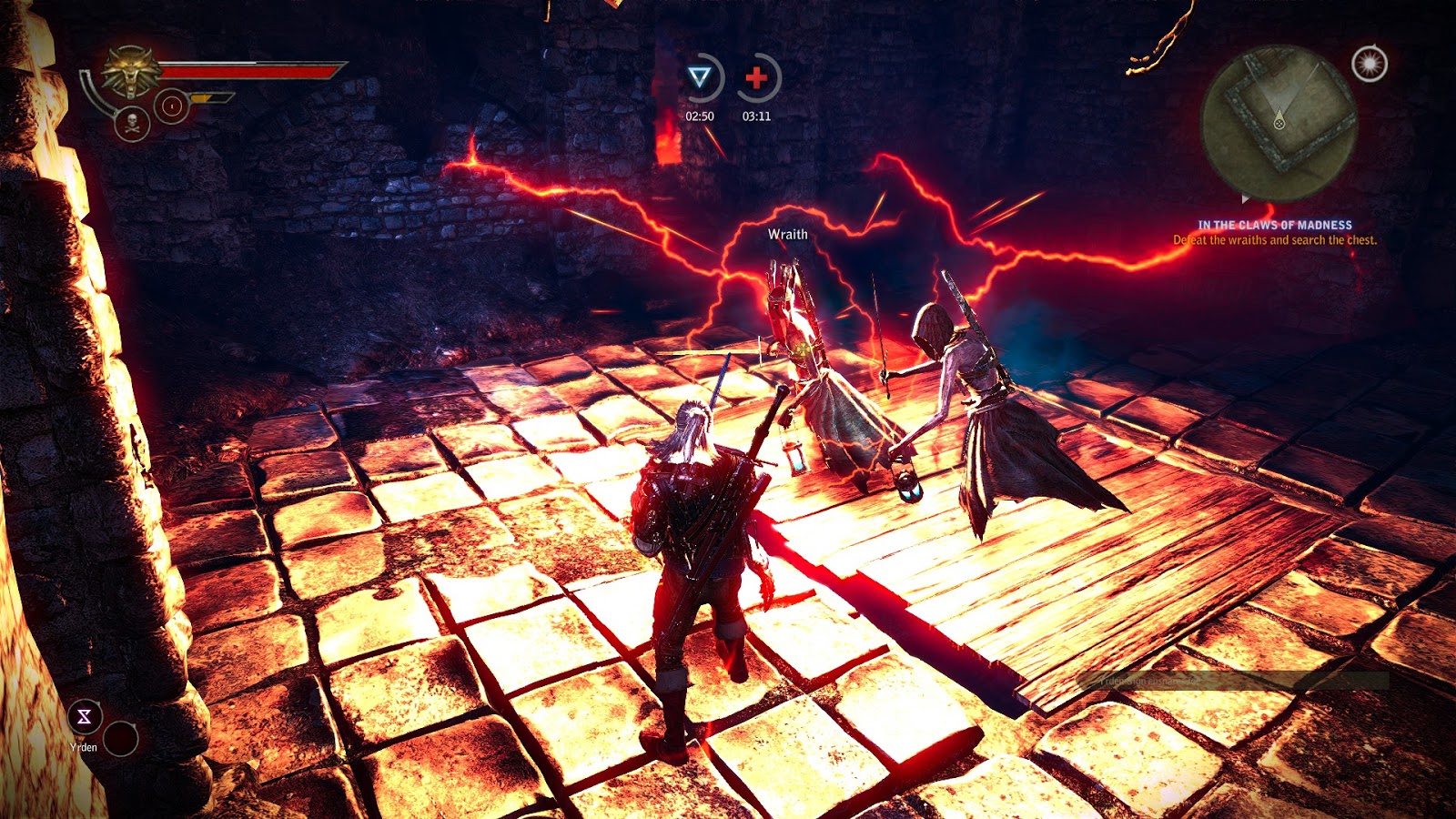Select the Wraith enemy label

[787, 233]
